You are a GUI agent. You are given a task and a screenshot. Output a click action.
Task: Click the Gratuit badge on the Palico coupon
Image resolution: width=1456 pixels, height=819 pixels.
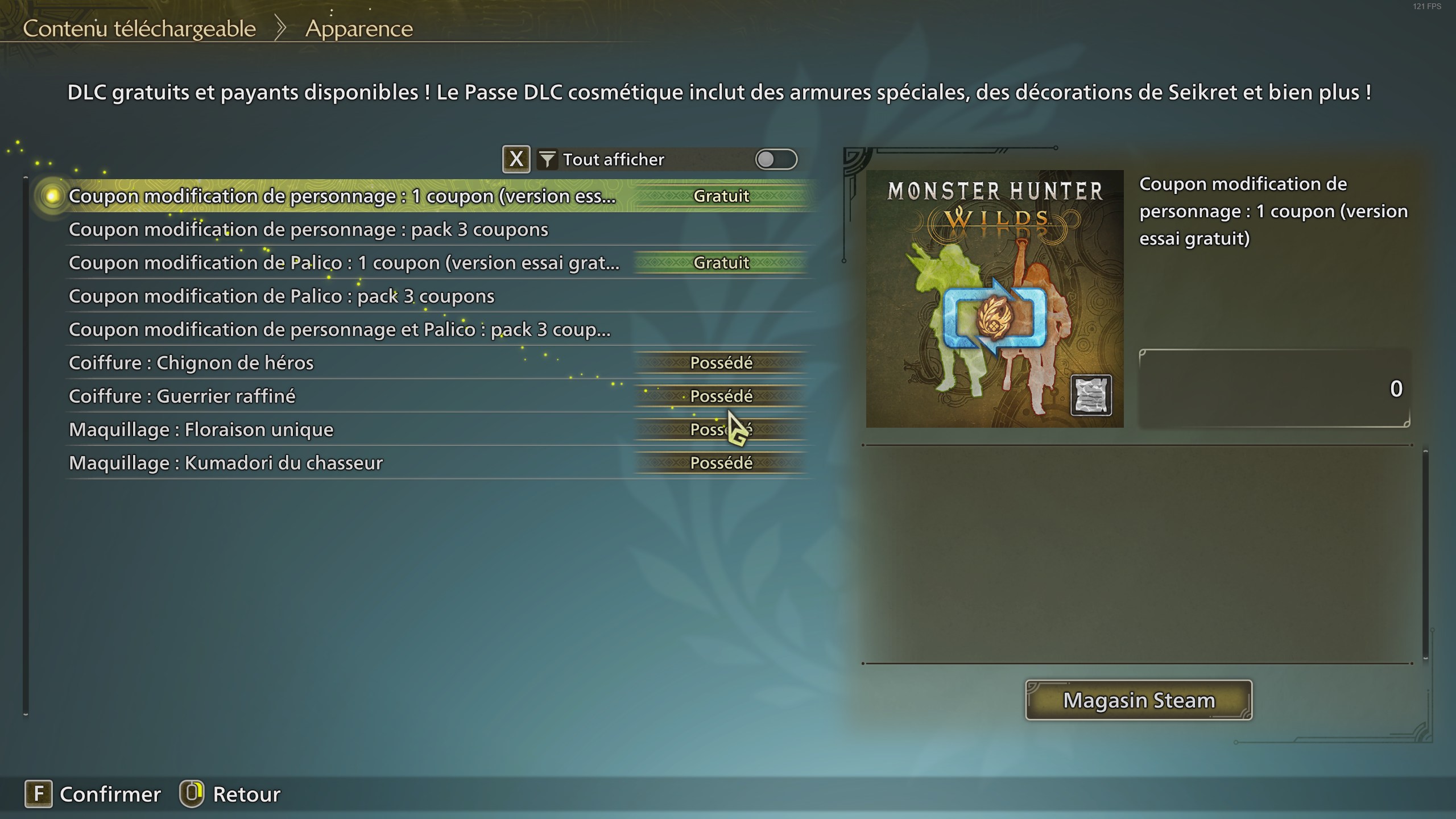(721, 263)
